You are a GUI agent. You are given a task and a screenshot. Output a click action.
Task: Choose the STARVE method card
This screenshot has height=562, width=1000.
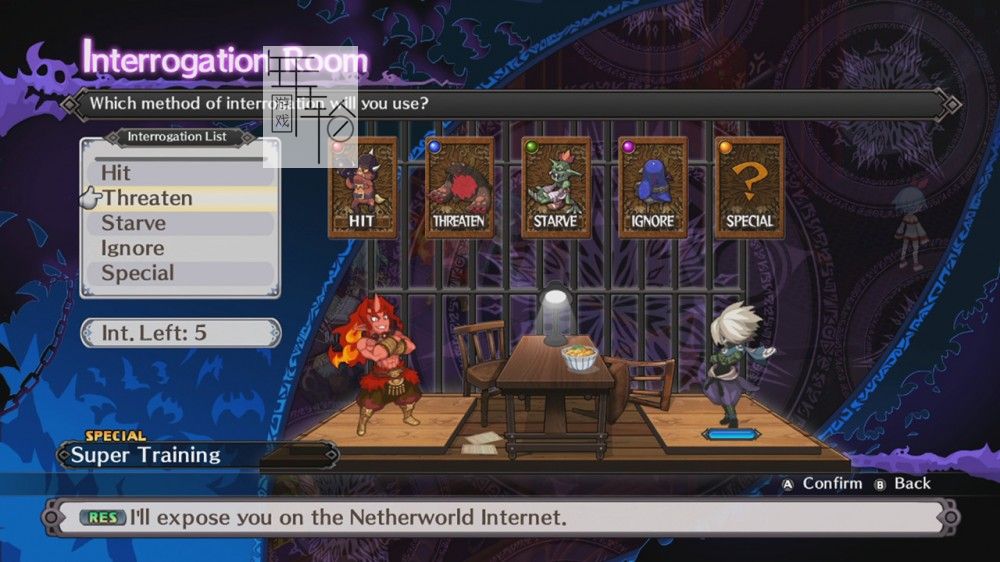[x=556, y=188]
